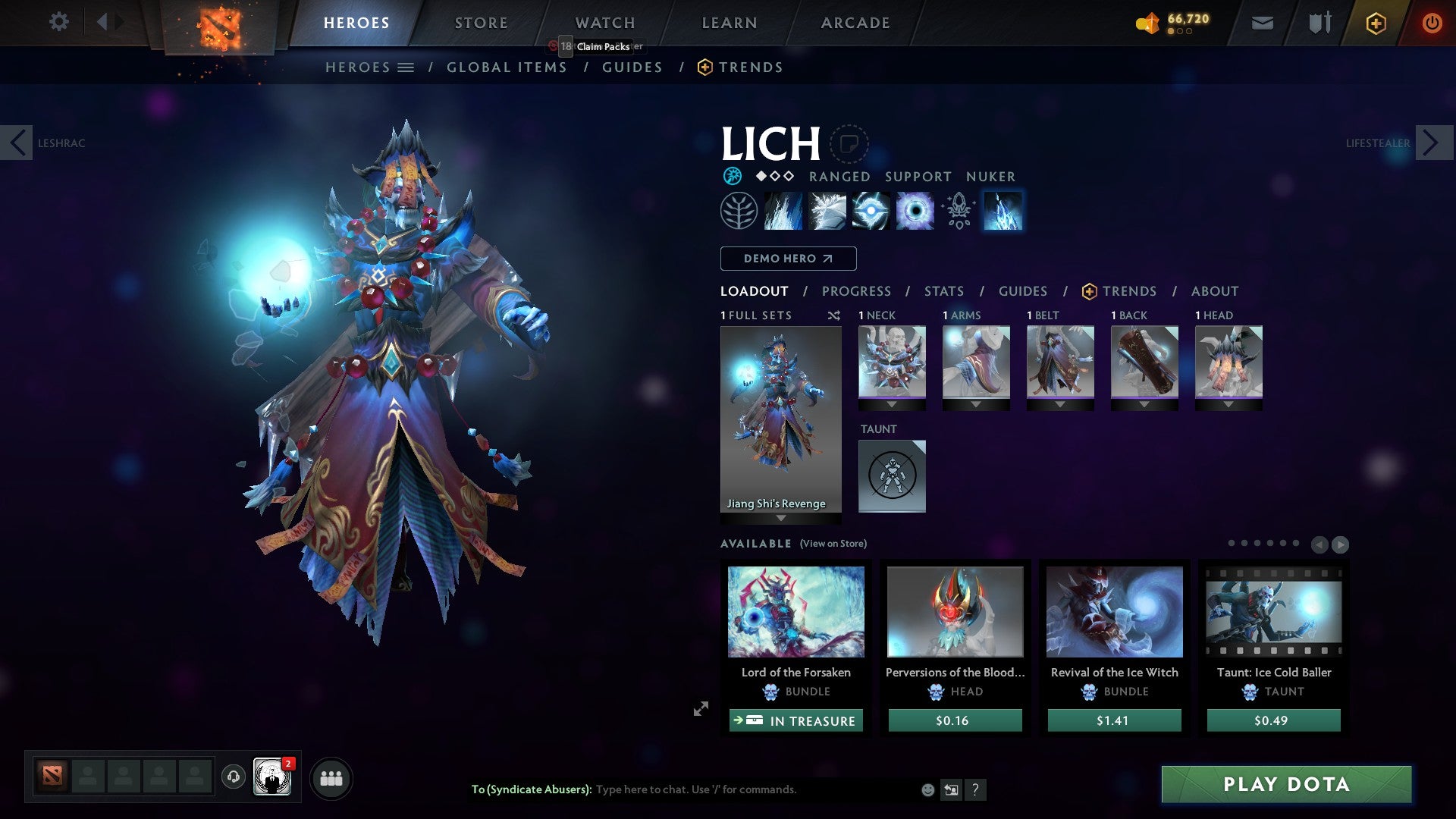Expand the Neck item slot arrow

point(892,404)
